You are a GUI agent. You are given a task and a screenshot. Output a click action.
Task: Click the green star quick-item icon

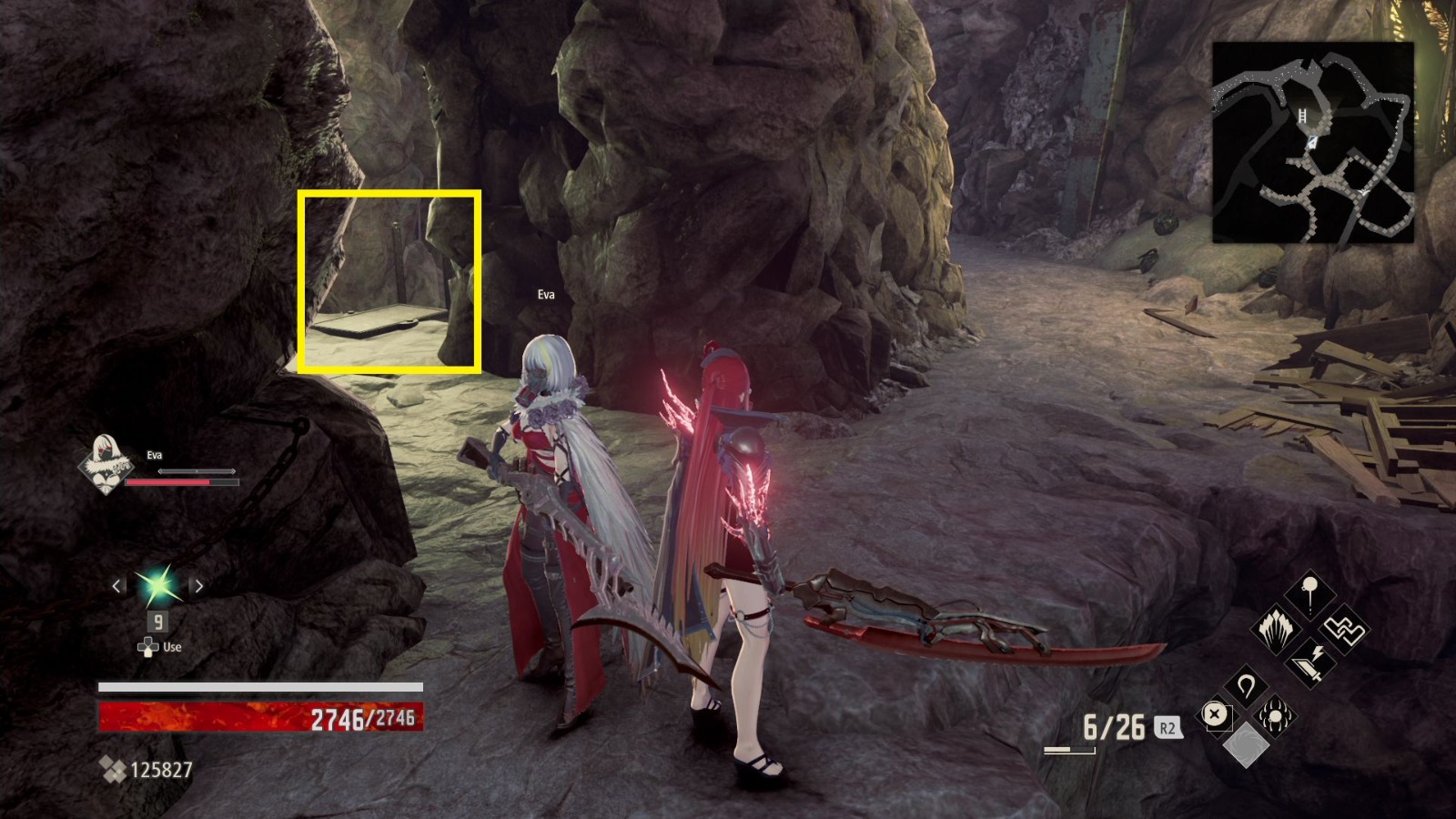tap(157, 587)
